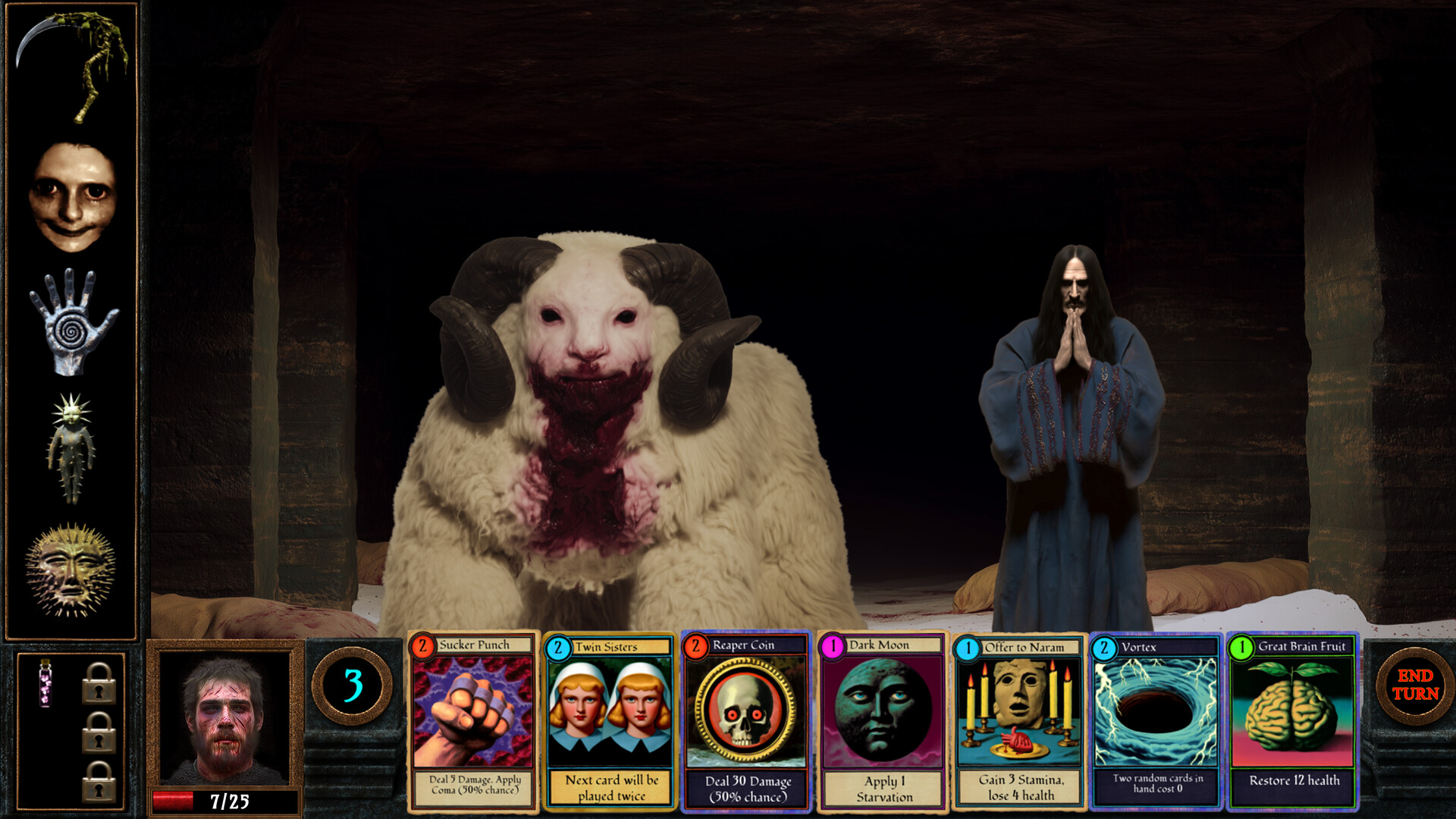Select the spiked doll relic
Viewport: 1456px width, 819px height.
tap(72, 447)
